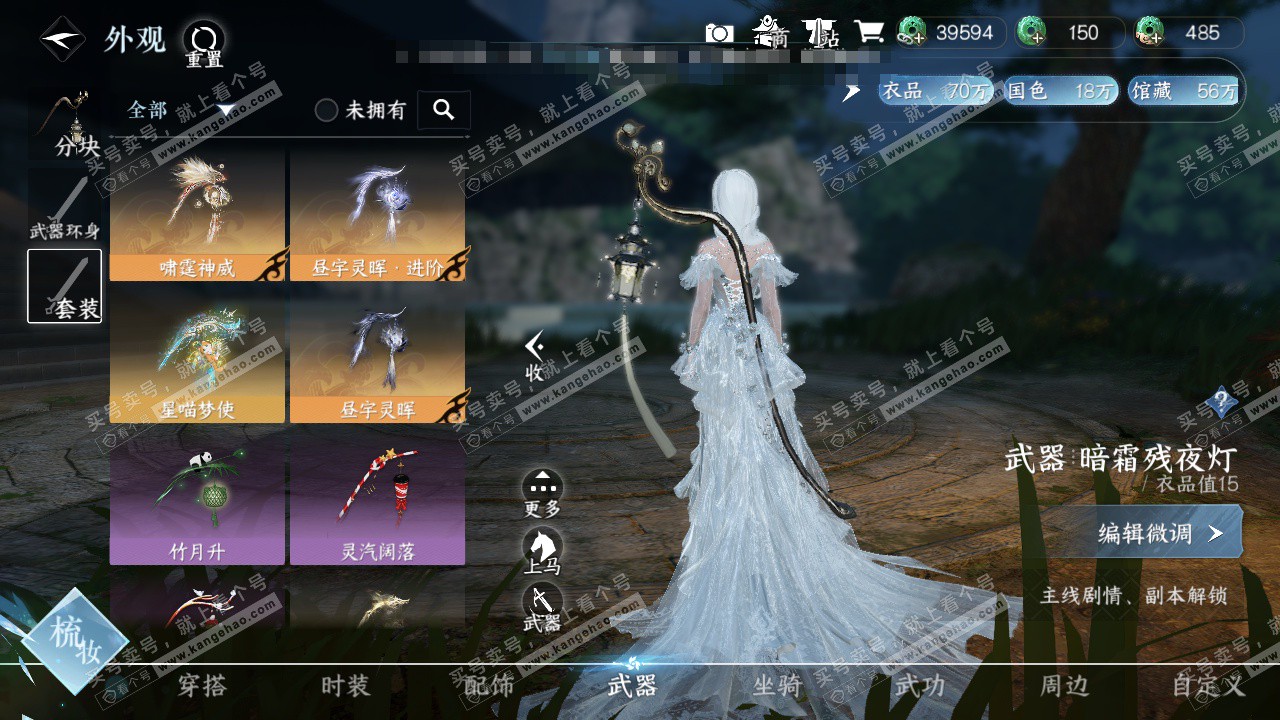Open the shopping cart icon
Image resolution: width=1280 pixels, height=720 pixels.
point(868,32)
